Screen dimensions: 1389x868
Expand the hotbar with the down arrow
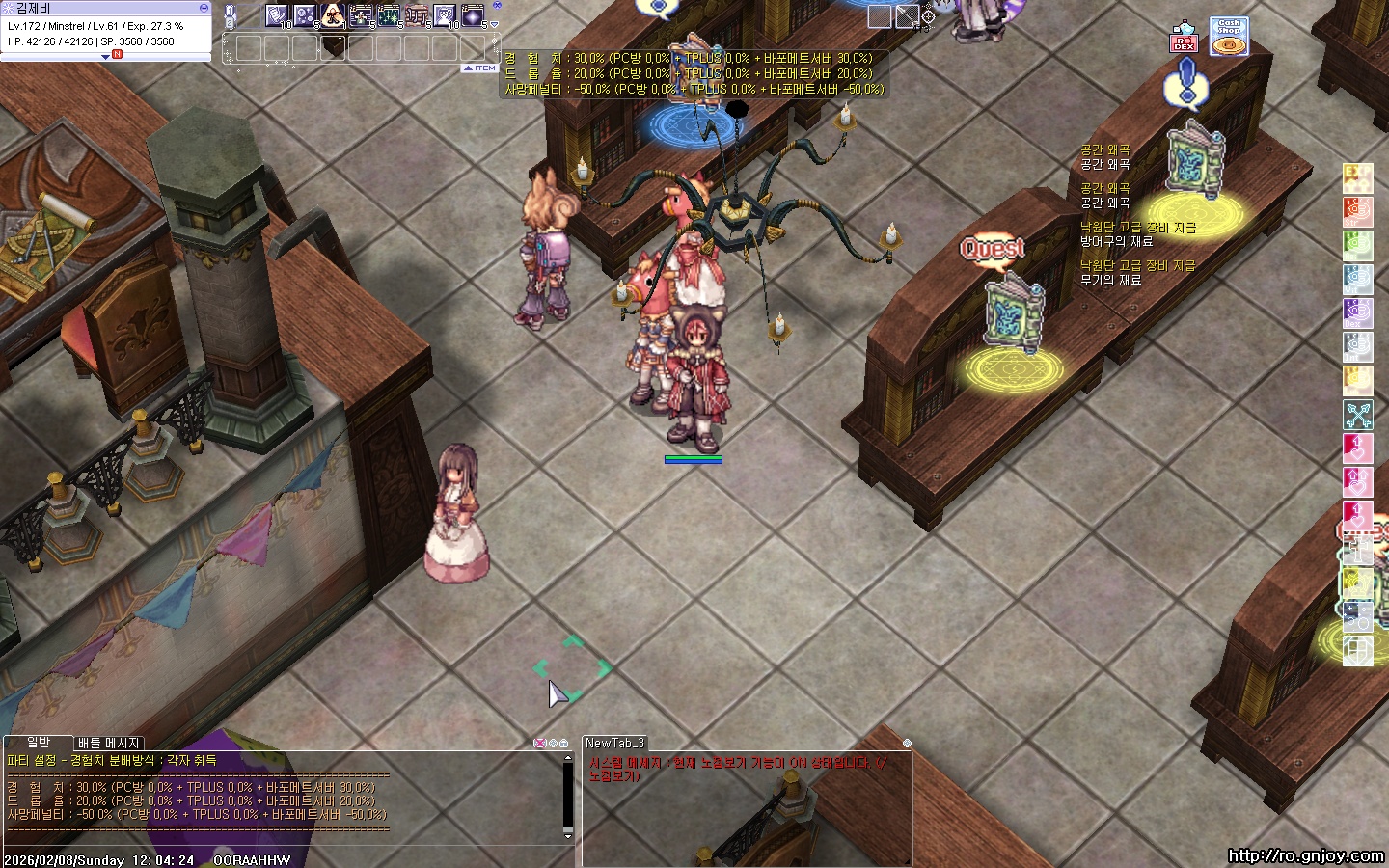pos(496,24)
